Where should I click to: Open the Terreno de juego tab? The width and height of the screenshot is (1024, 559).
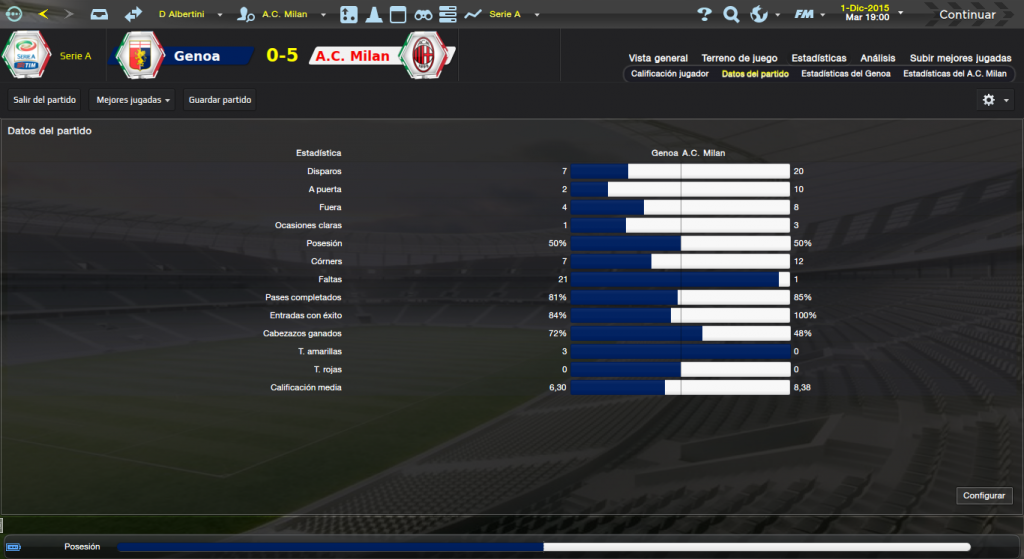coord(739,58)
